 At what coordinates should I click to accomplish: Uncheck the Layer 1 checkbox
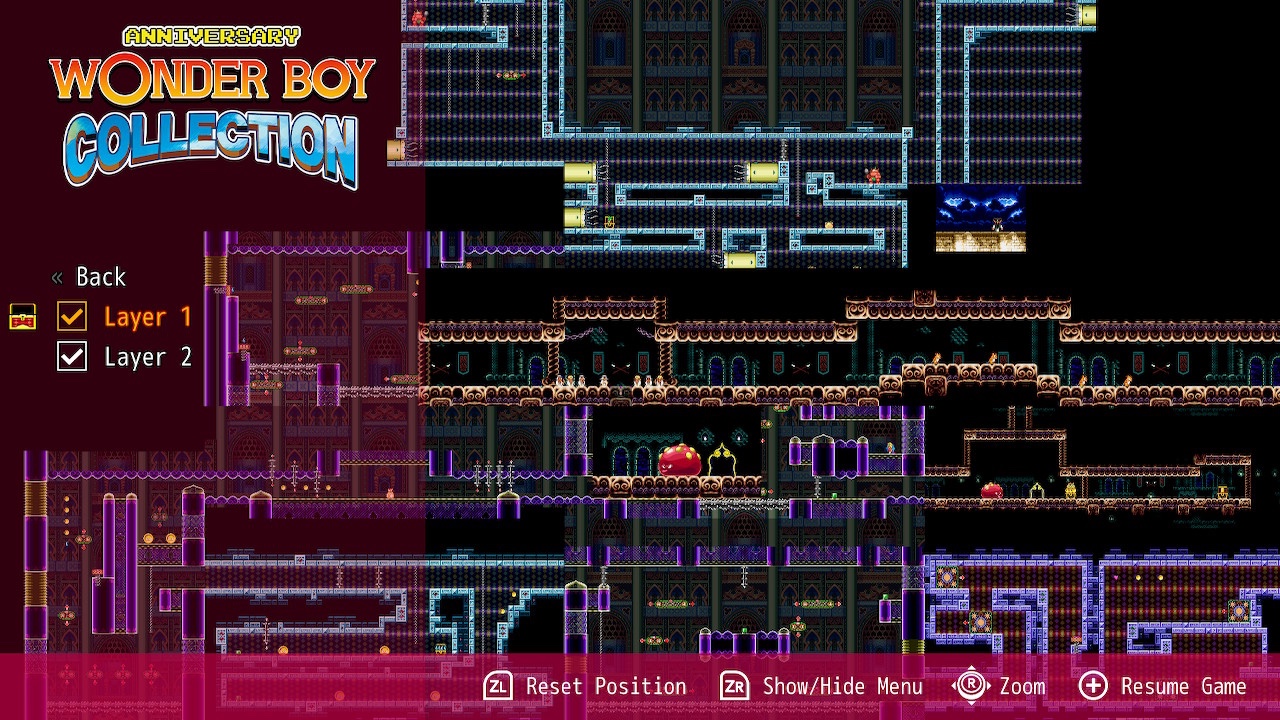(71, 316)
